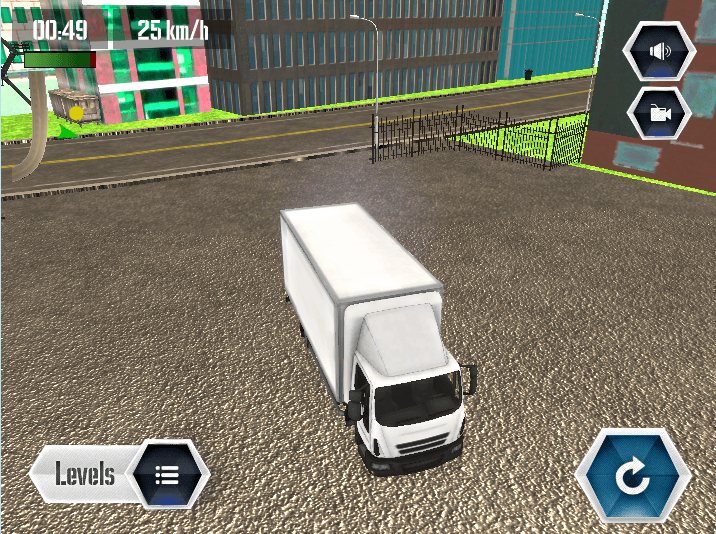Image resolution: width=716 pixels, height=534 pixels.
Task: Open the Levels menu
Action: click(x=121, y=474)
